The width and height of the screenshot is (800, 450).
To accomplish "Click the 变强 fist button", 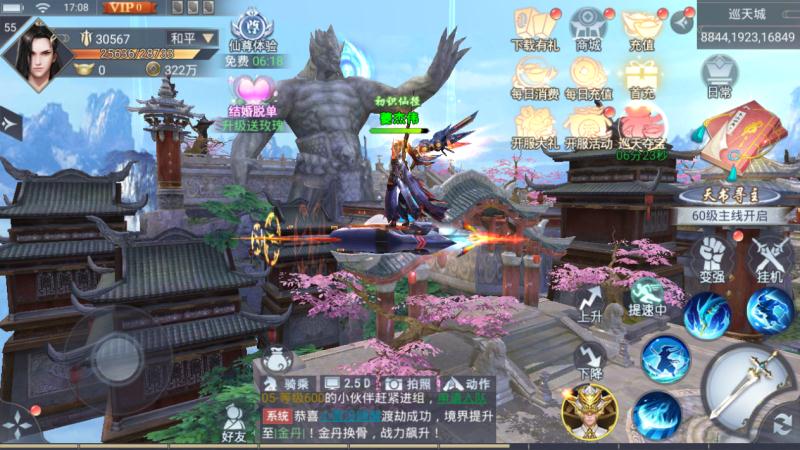I will click(712, 255).
